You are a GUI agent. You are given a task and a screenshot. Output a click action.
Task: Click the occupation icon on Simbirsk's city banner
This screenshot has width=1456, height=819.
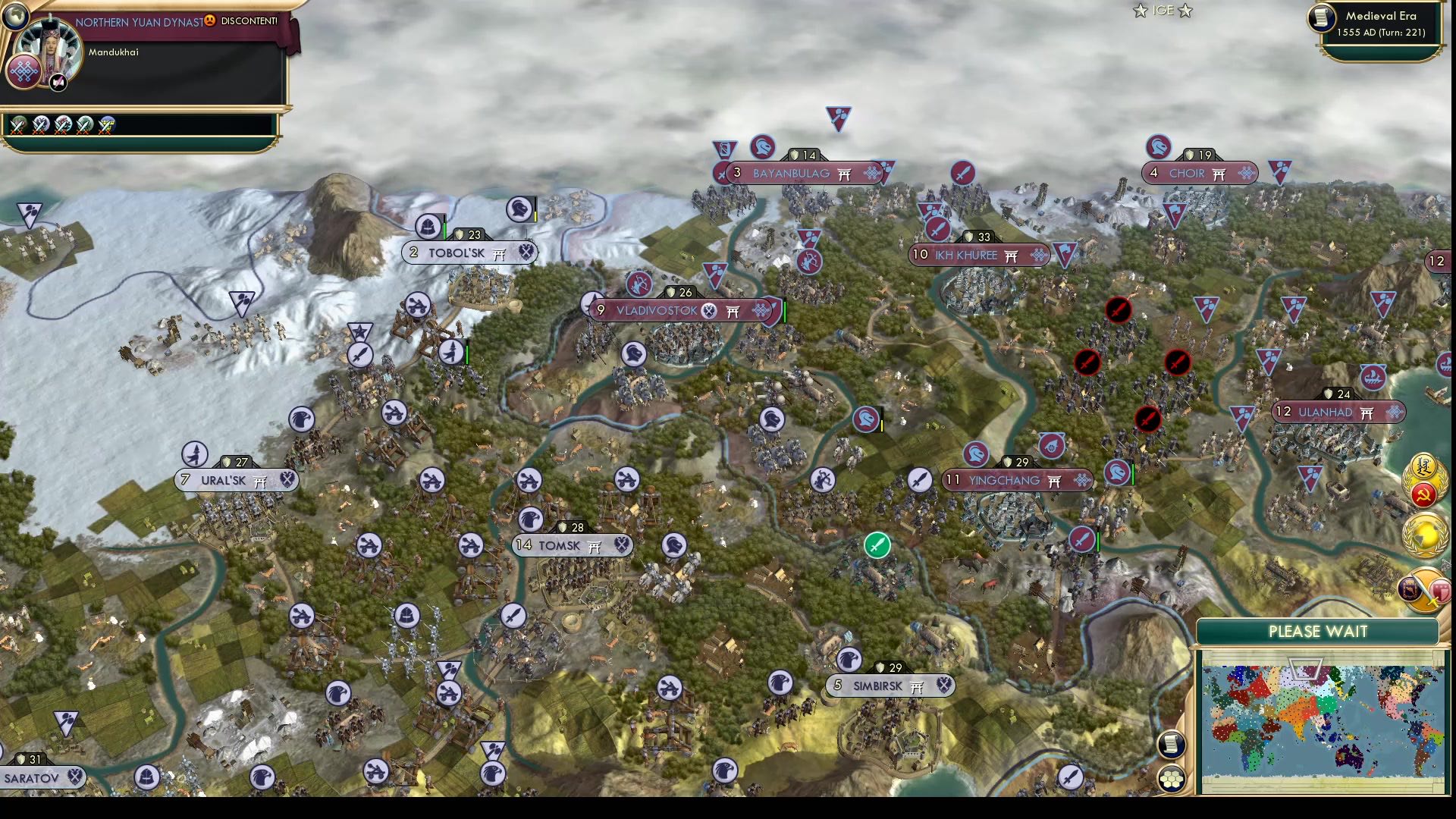tap(943, 686)
